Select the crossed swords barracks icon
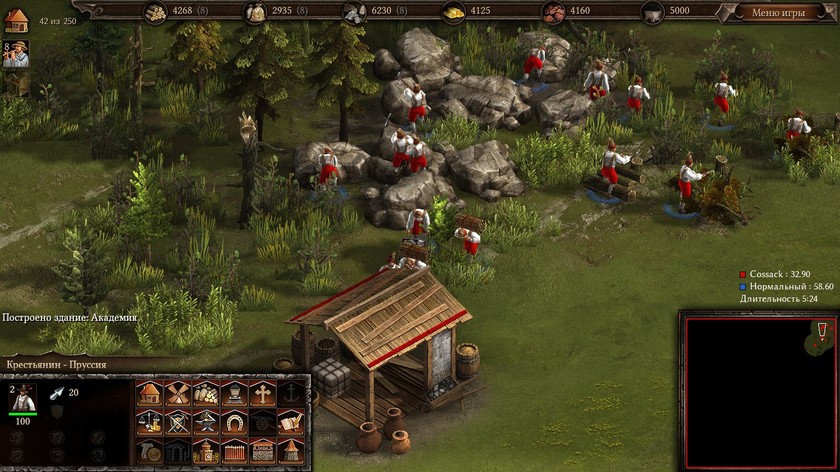Screen dimensions: 840x472 tap(178, 422)
